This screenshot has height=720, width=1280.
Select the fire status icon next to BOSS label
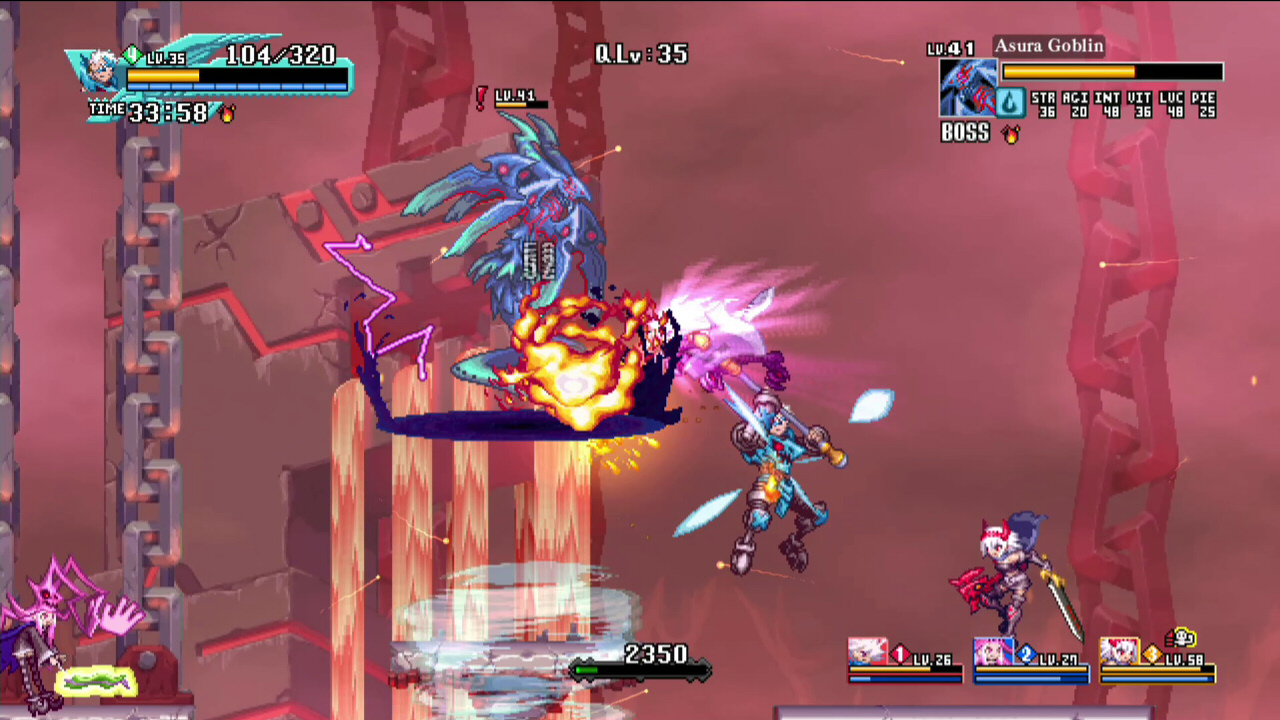[1011, 134]
